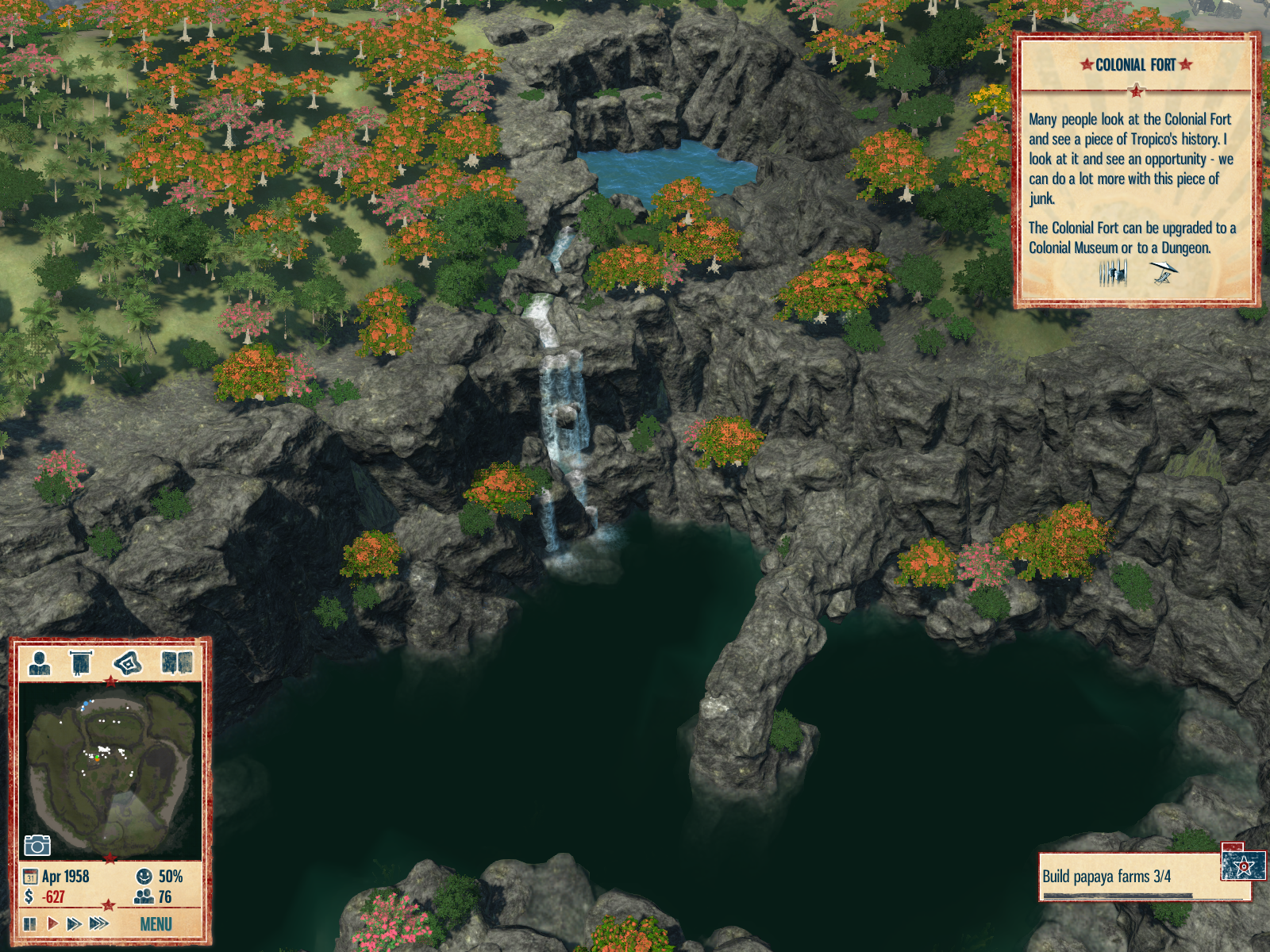Pause the game speed
Image resolution: width=1270 pixels, height=952 pixels.
30,924
